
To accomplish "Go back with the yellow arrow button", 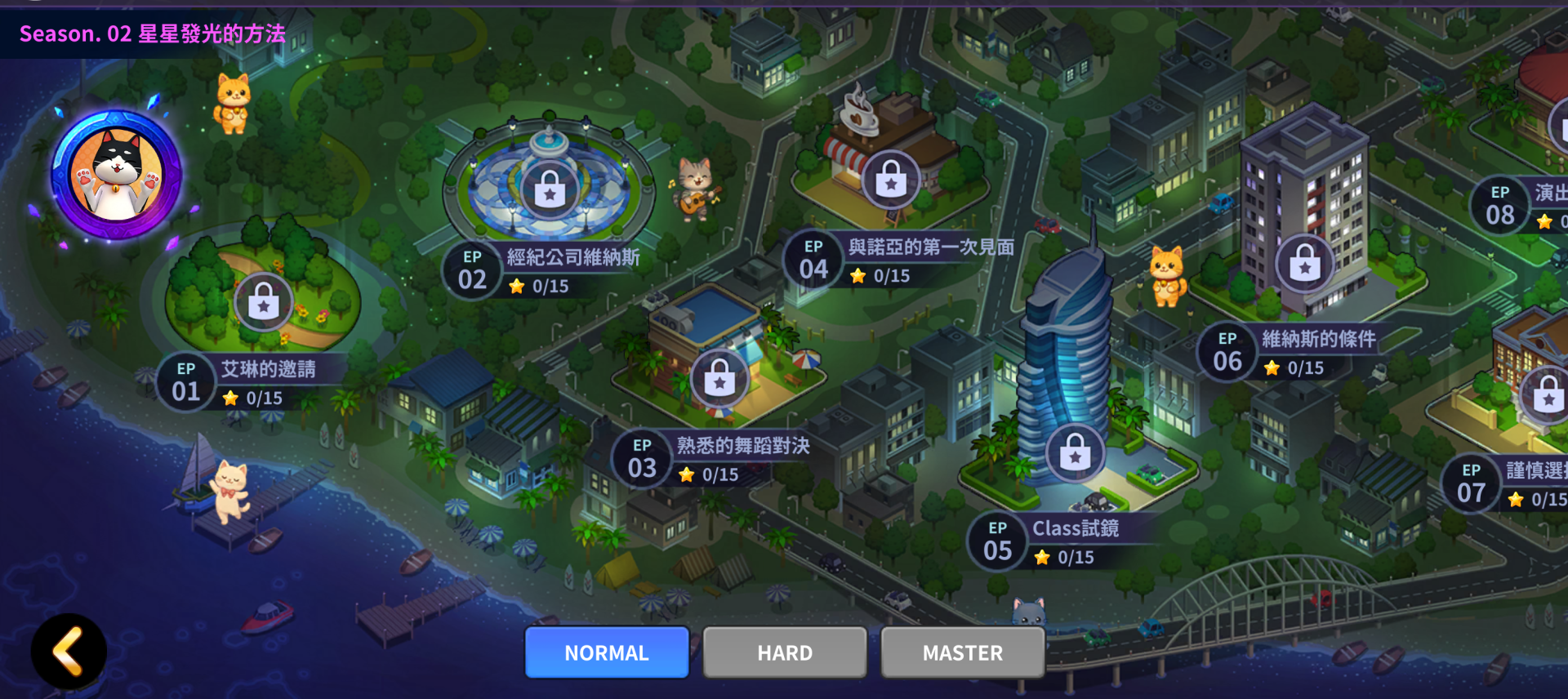I will click(69, 652).
